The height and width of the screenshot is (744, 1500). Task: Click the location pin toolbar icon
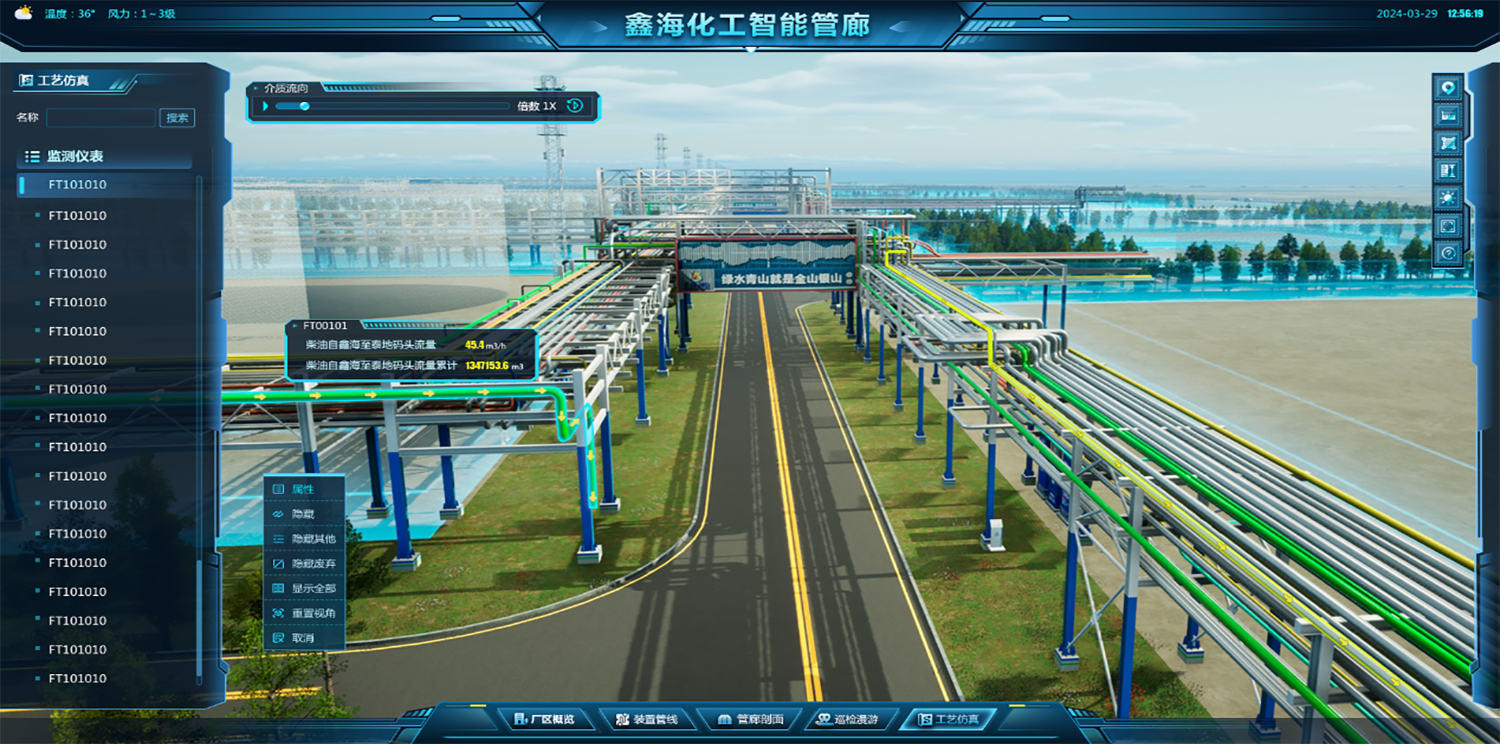(1447, 89)
